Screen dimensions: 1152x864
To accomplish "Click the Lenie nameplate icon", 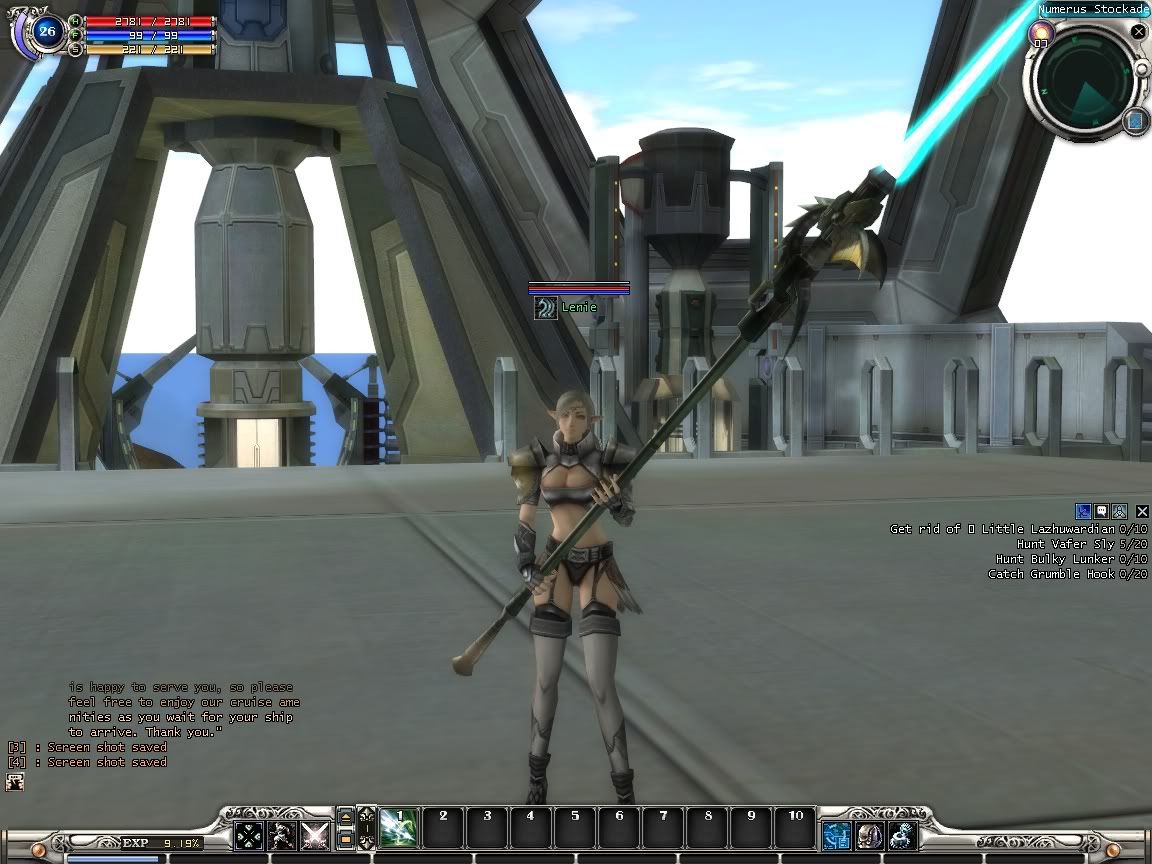I will point(545,308).
